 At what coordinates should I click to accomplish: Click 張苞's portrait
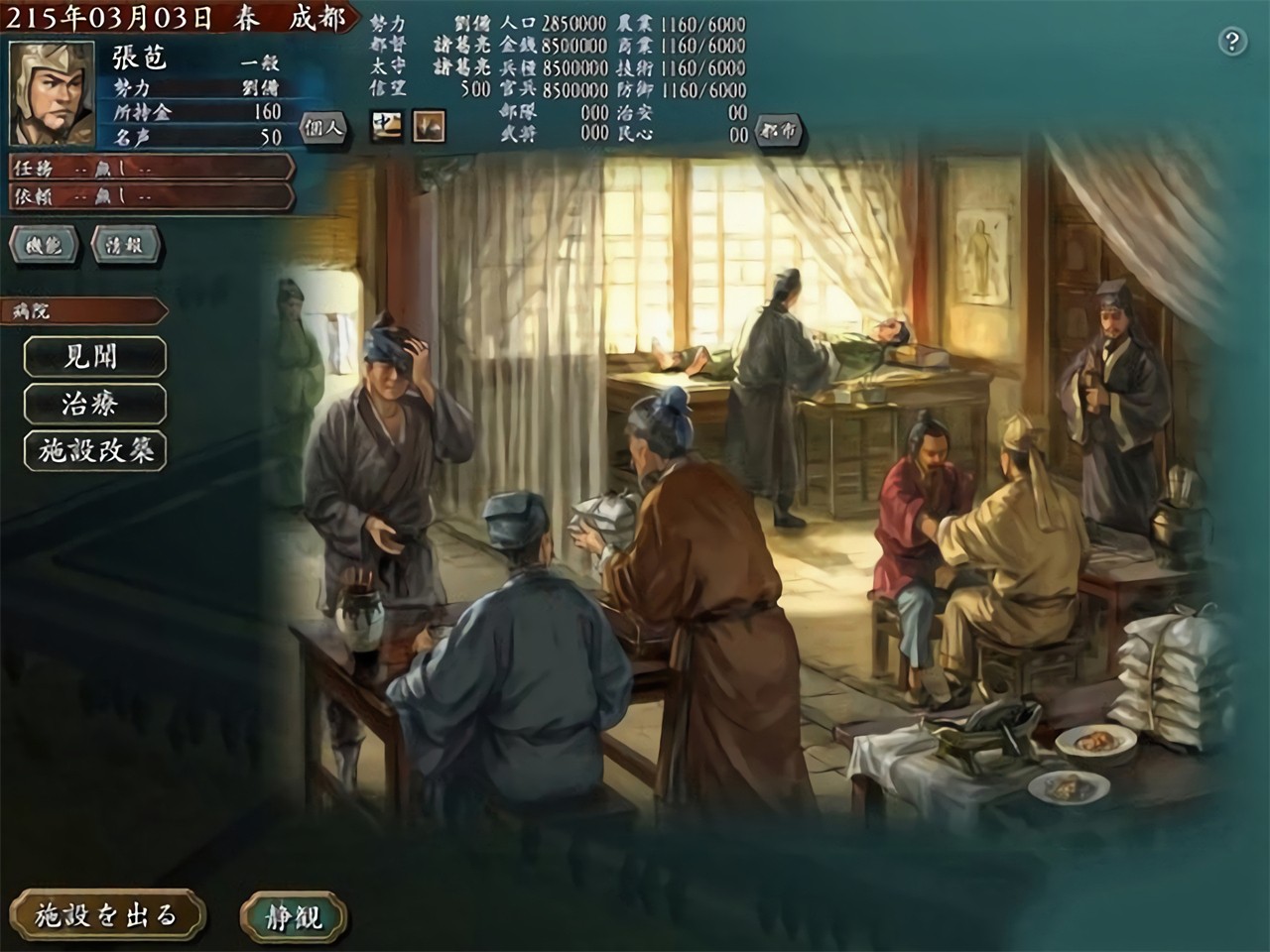click(x=52, y=94)
